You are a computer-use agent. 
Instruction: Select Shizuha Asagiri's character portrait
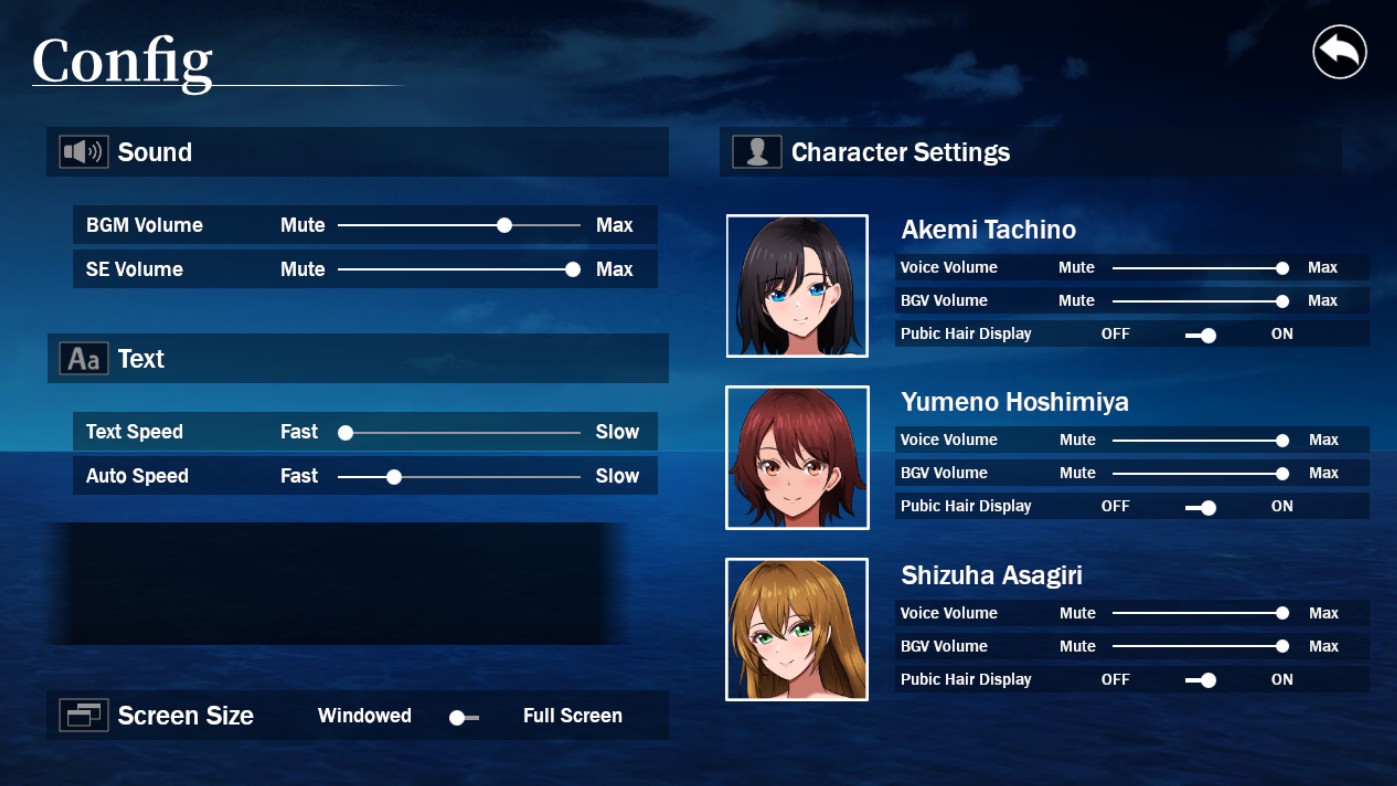[x=797, y=629]
